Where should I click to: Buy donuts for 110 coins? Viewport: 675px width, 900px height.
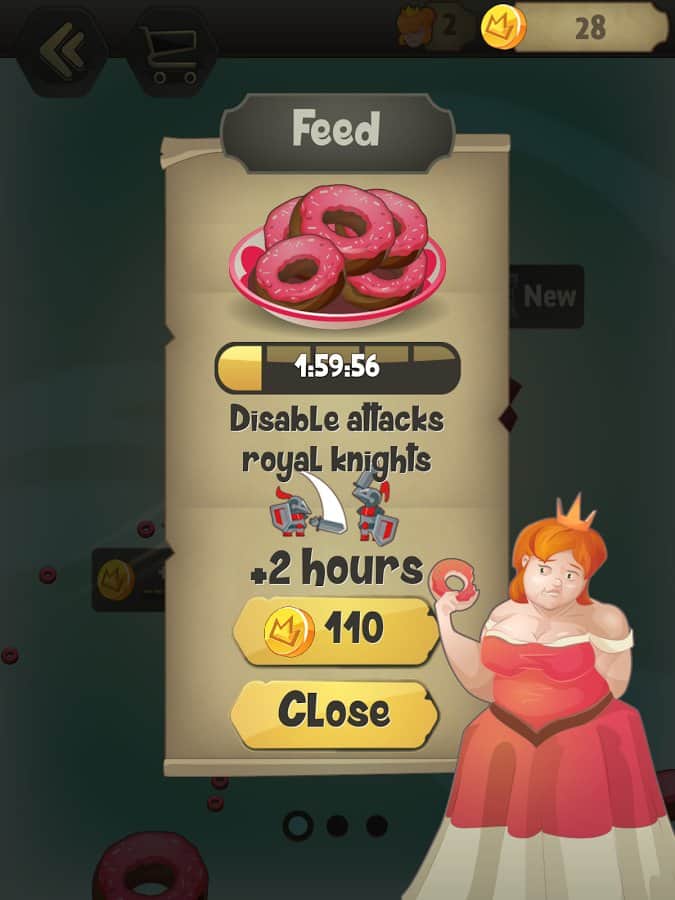334,630
